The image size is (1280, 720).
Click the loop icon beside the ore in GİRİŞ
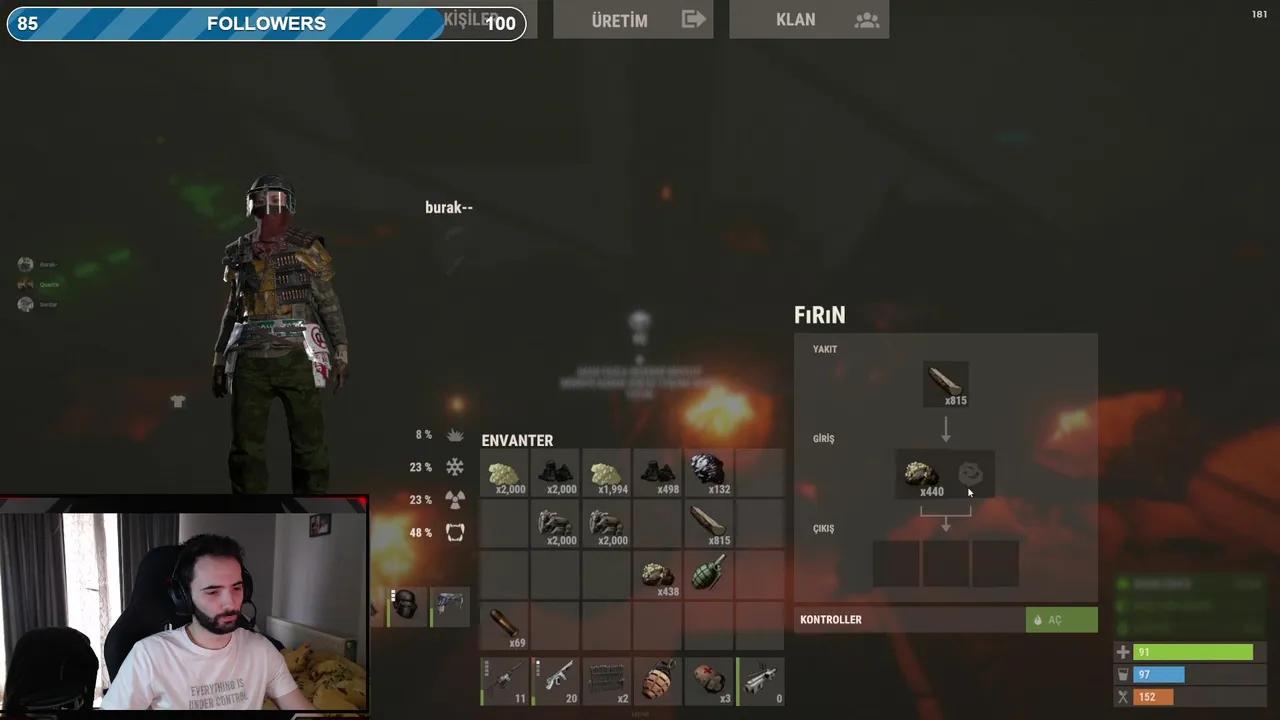point(969,474)
